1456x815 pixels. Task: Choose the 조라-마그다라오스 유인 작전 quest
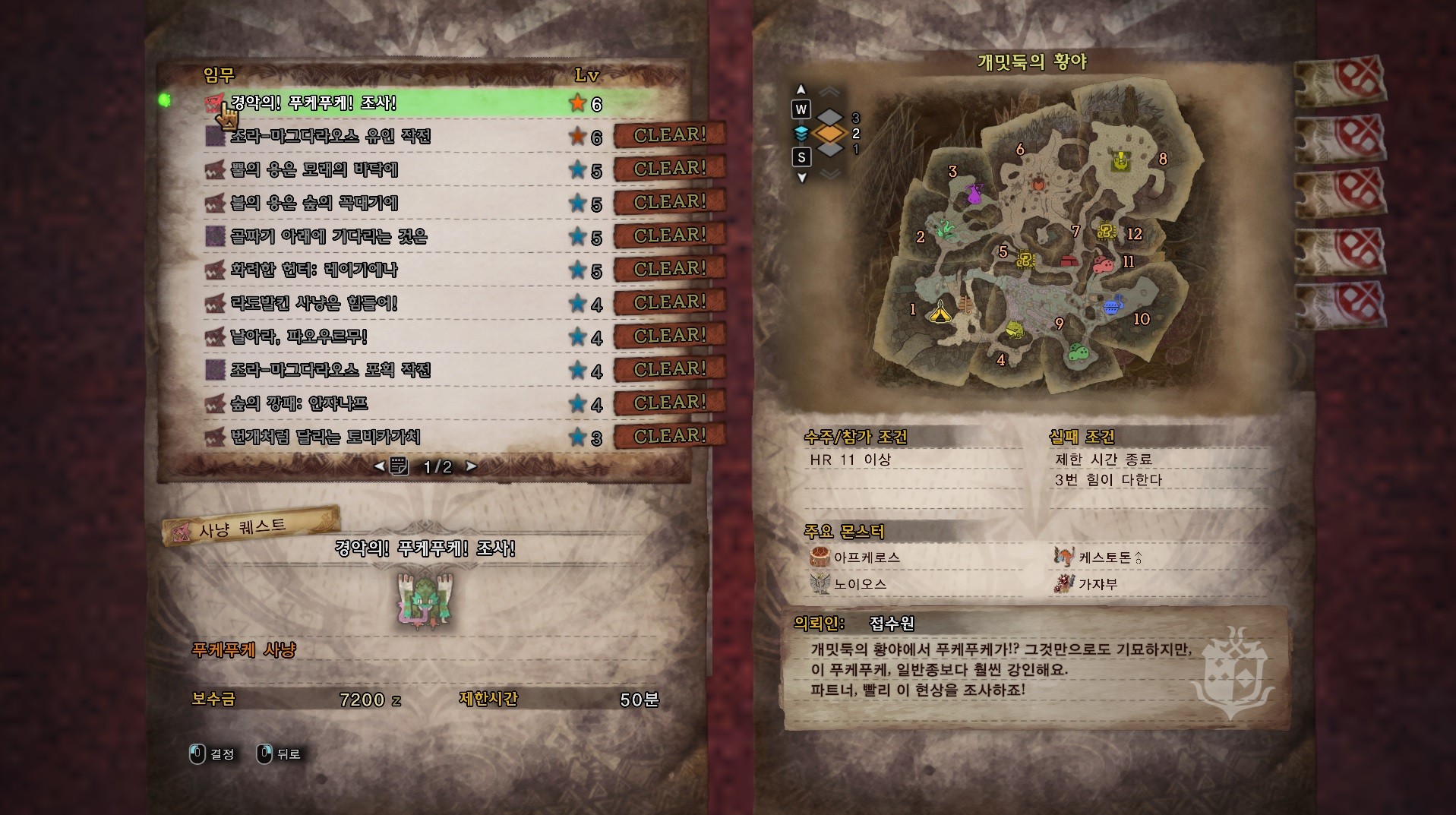pyautogui.click(x=330, y=136)
